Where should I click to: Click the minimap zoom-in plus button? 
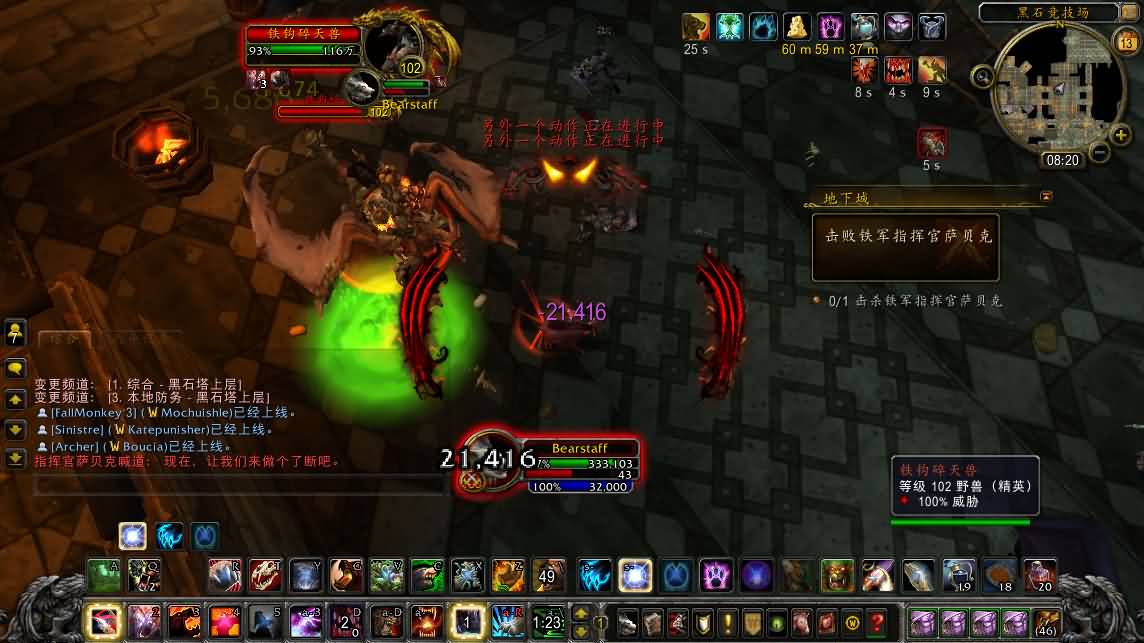[1120, 134]
